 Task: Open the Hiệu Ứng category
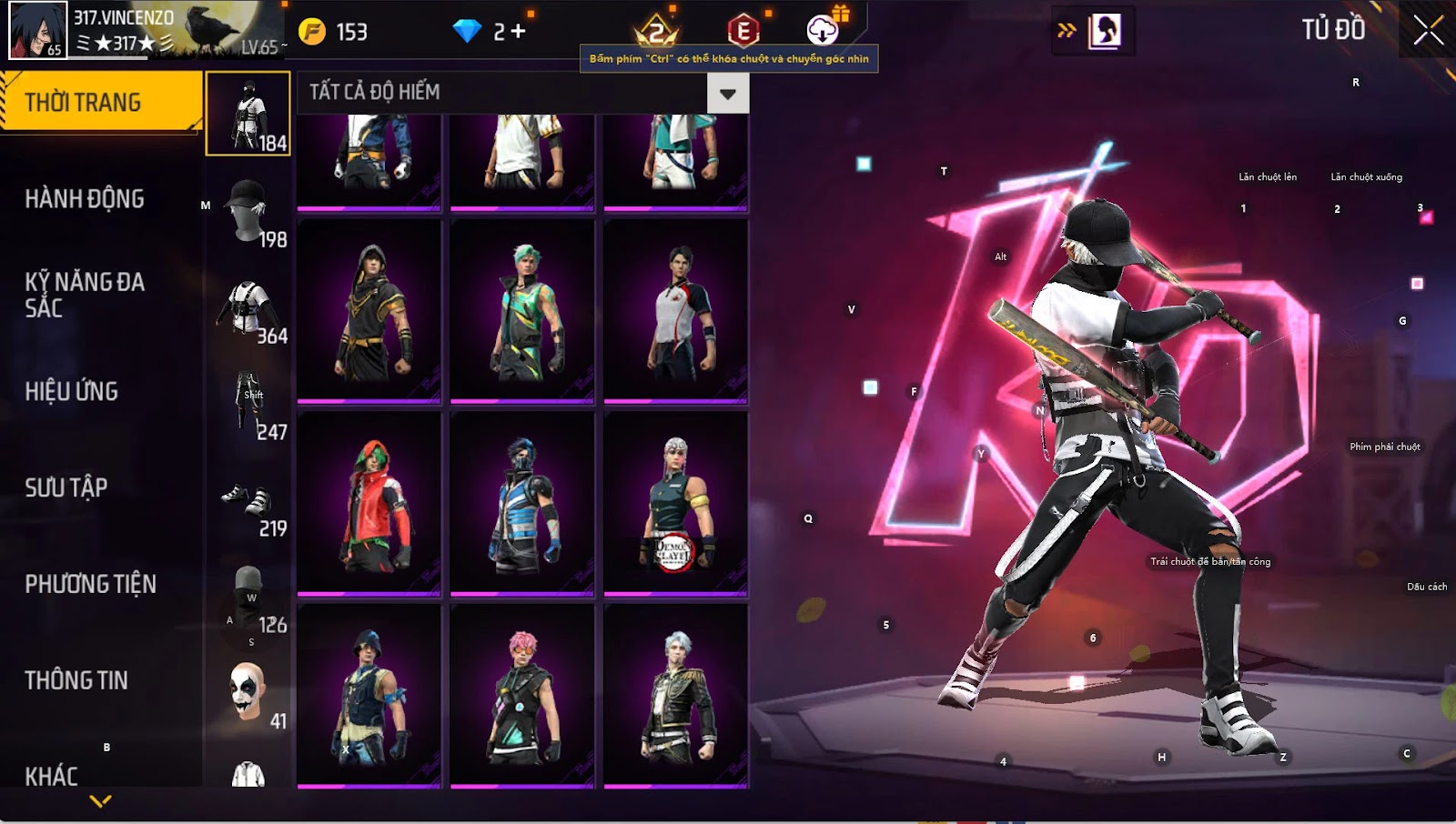coord(72,391)
